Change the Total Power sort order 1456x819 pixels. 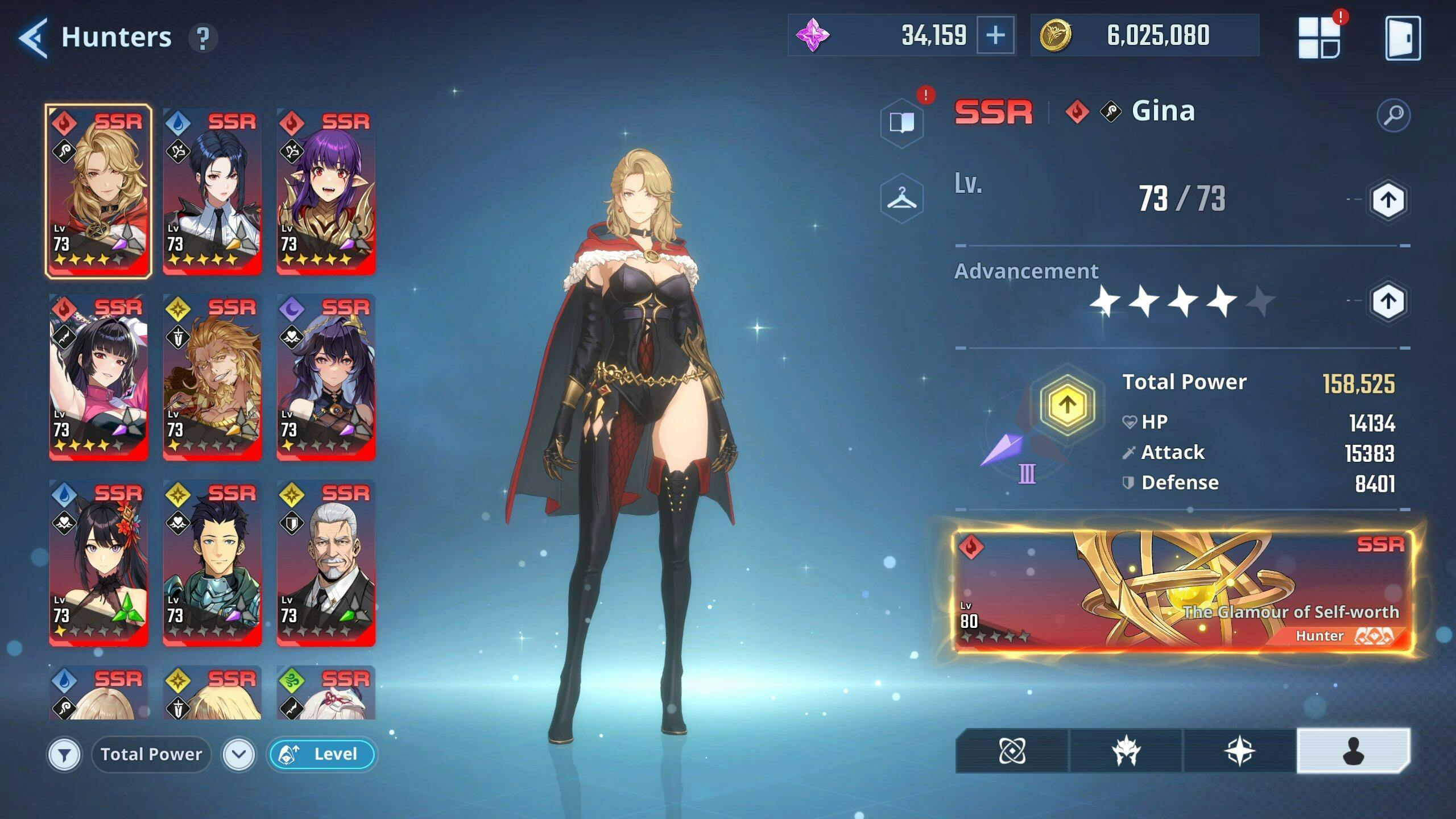[x=238, y=755]
